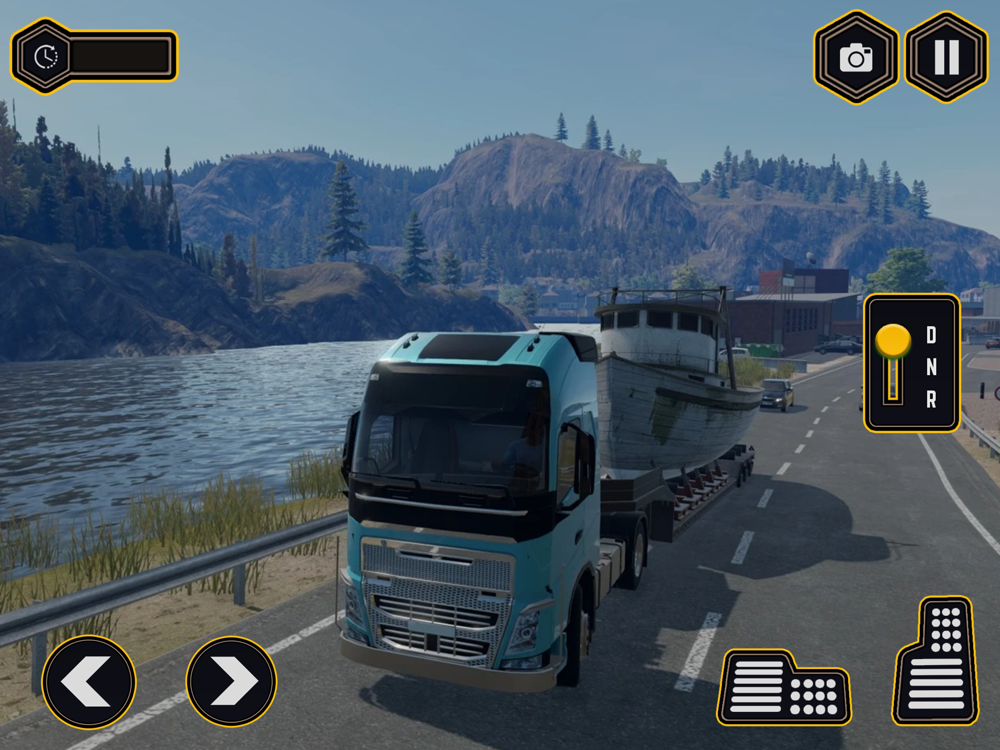Steer right with the right arrow button

232,682
